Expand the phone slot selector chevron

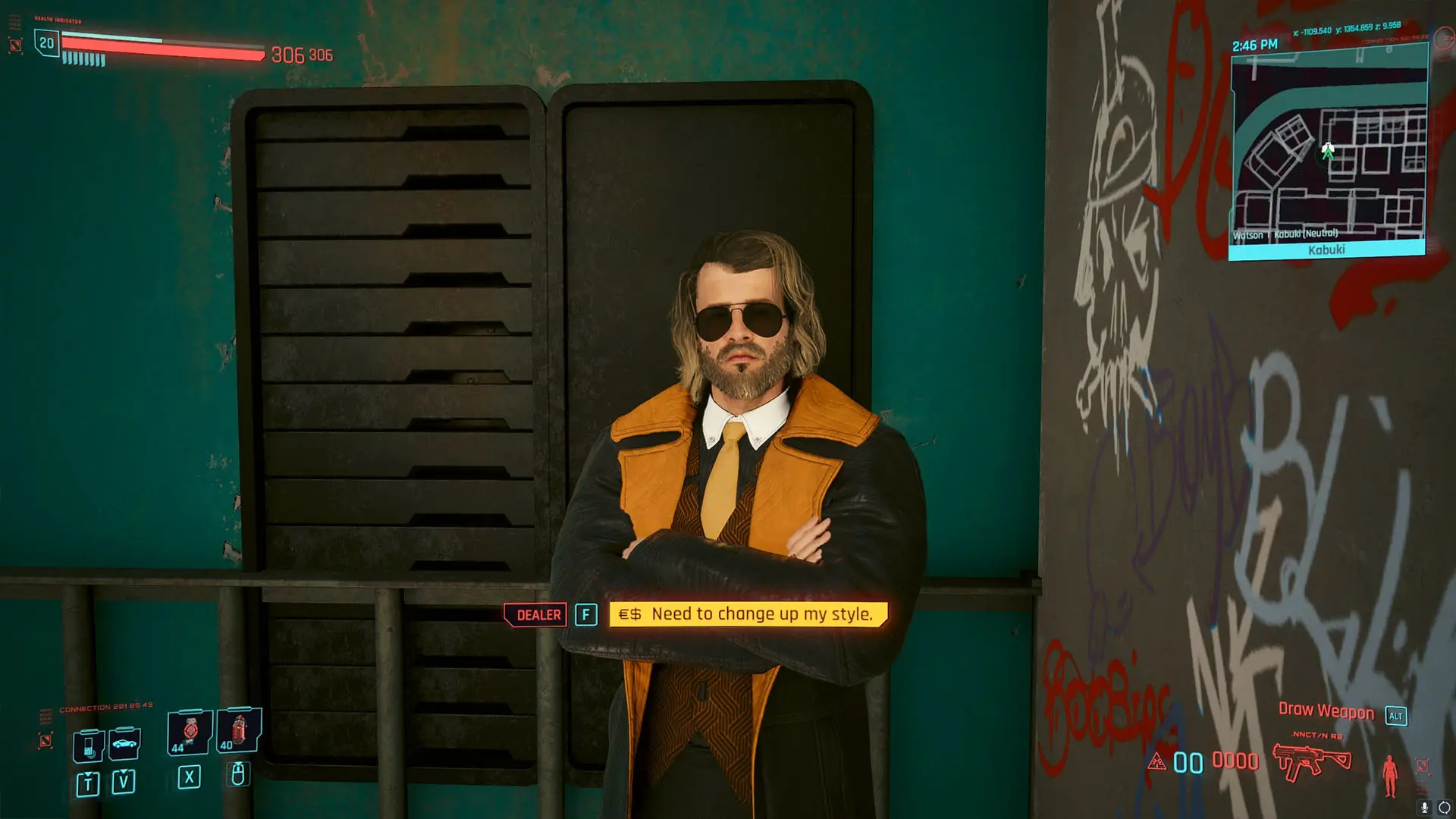pos(88,775)
